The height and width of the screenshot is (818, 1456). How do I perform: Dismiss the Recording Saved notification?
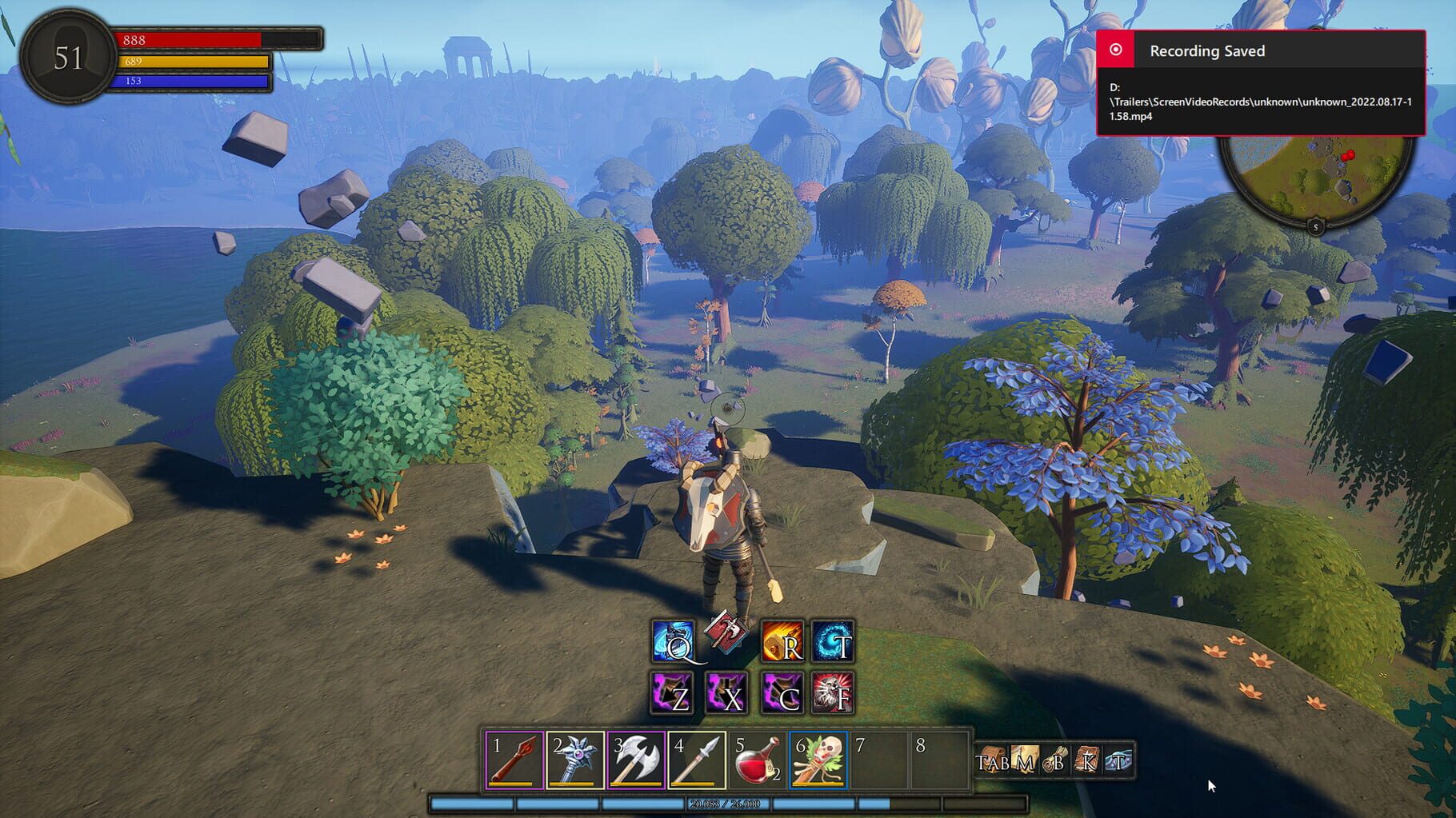(1208, 51)
